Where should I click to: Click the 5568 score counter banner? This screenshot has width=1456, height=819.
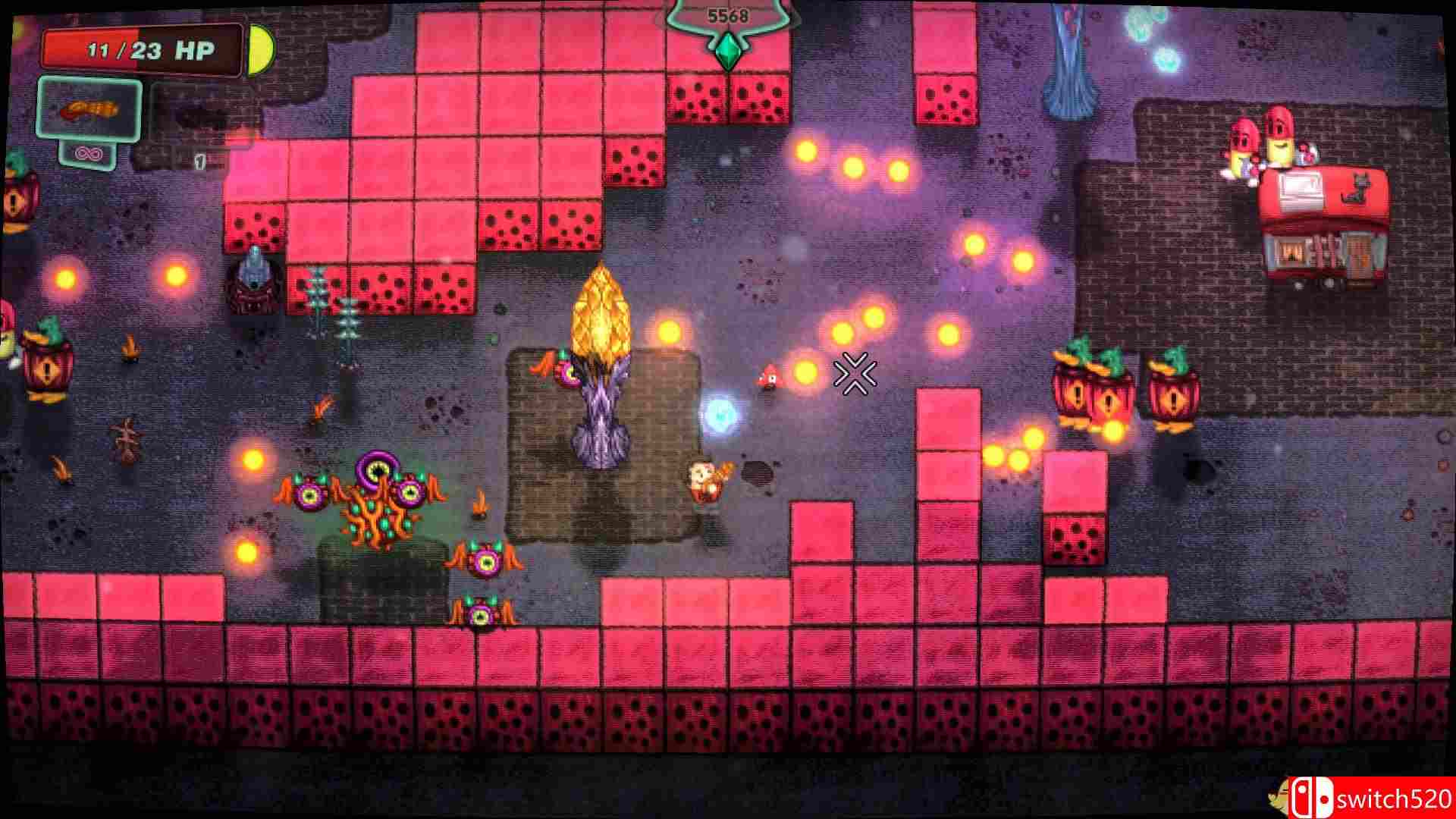tap(726, 14)
